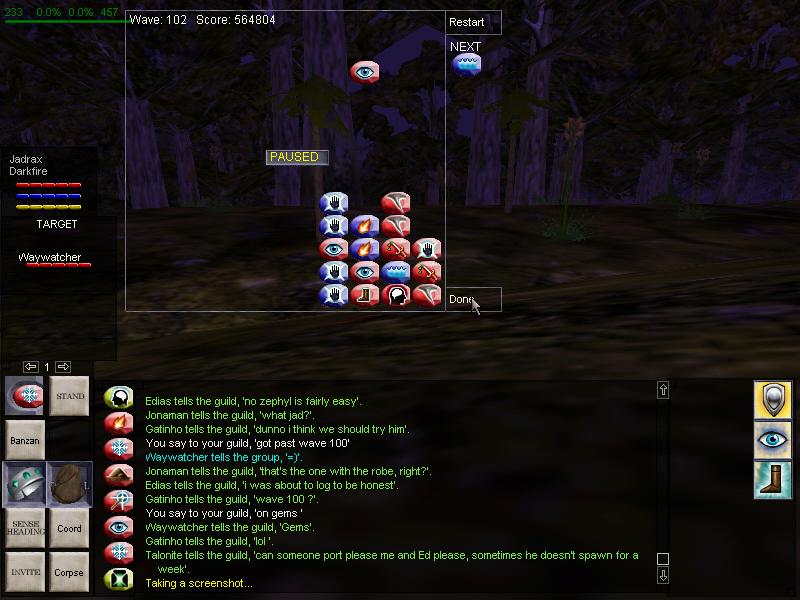This screenshot has height=600, width=800.
Task: Click the shield buff icon
Action: (773, 399)
